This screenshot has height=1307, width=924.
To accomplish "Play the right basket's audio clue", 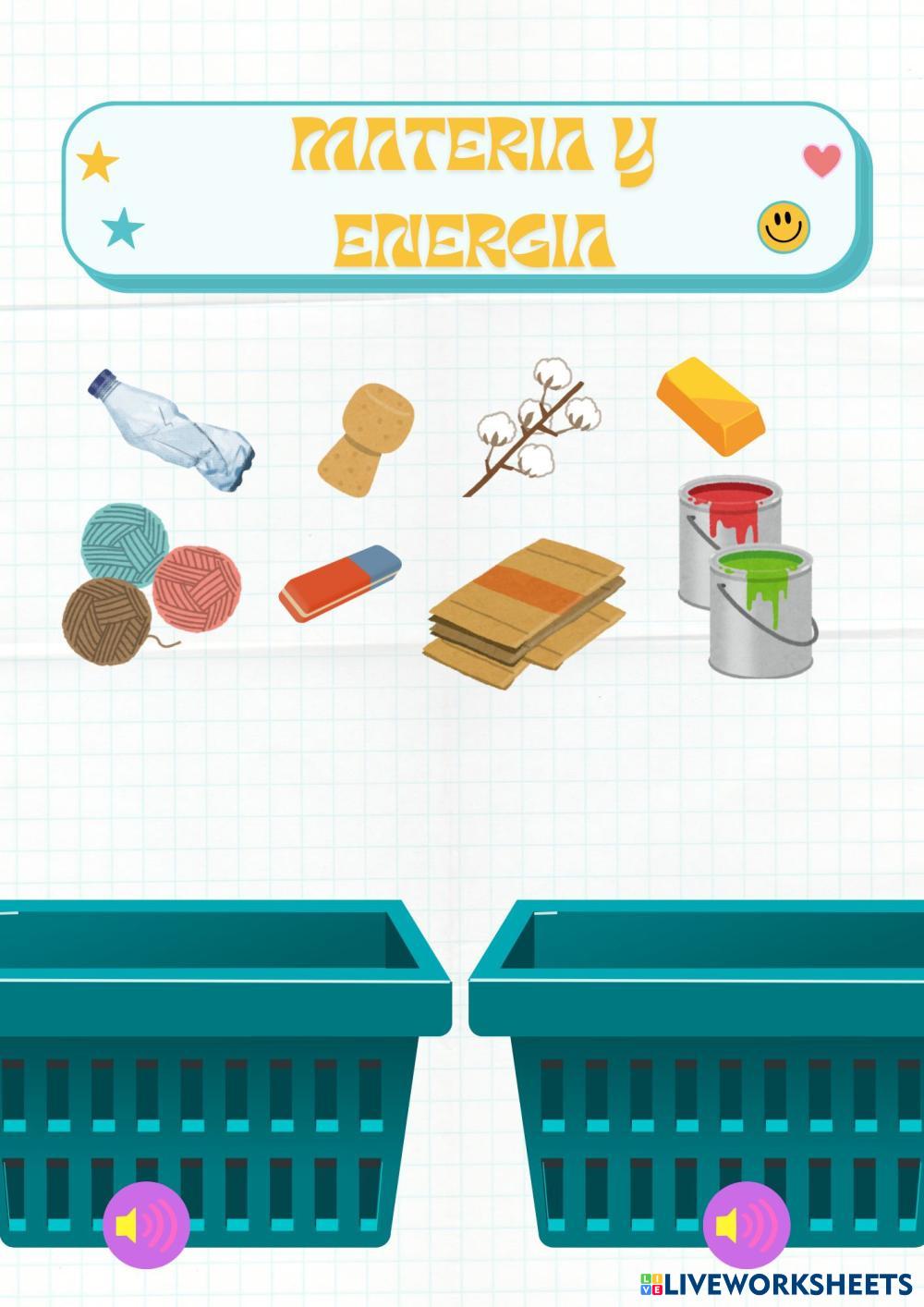I will point(747,1226).
